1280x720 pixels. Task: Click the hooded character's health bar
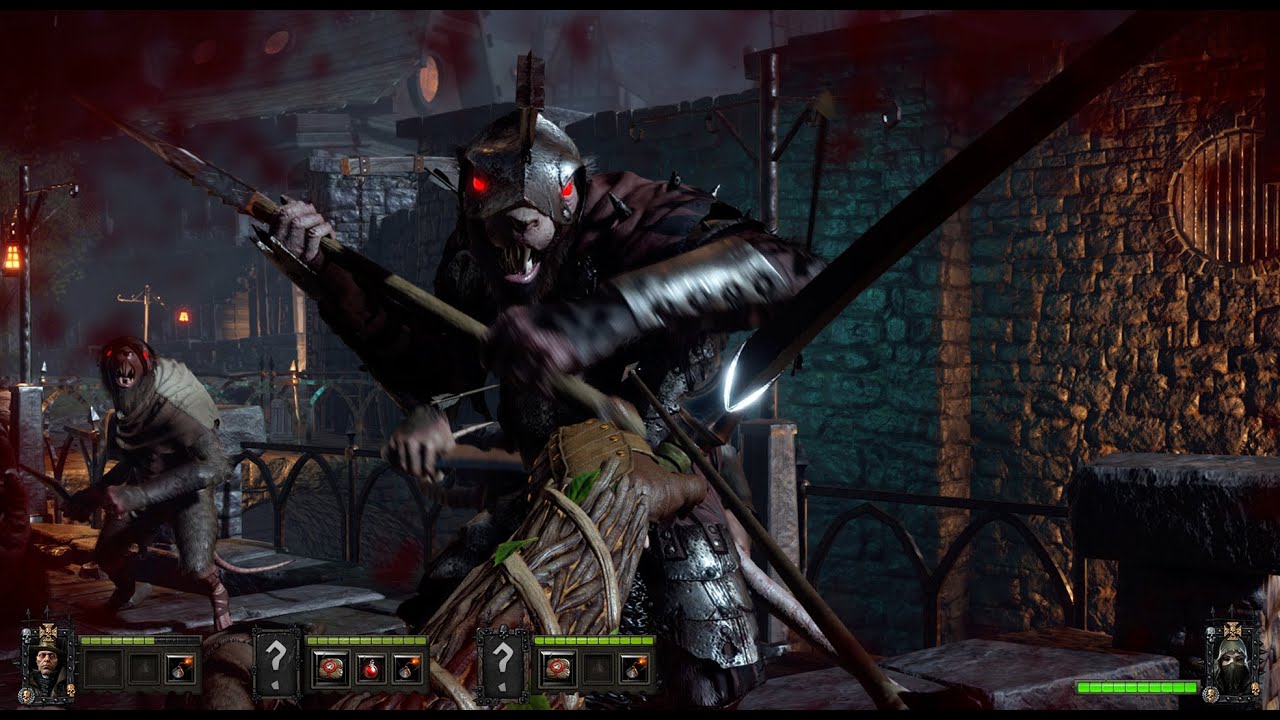click(x=1136, y=687)
